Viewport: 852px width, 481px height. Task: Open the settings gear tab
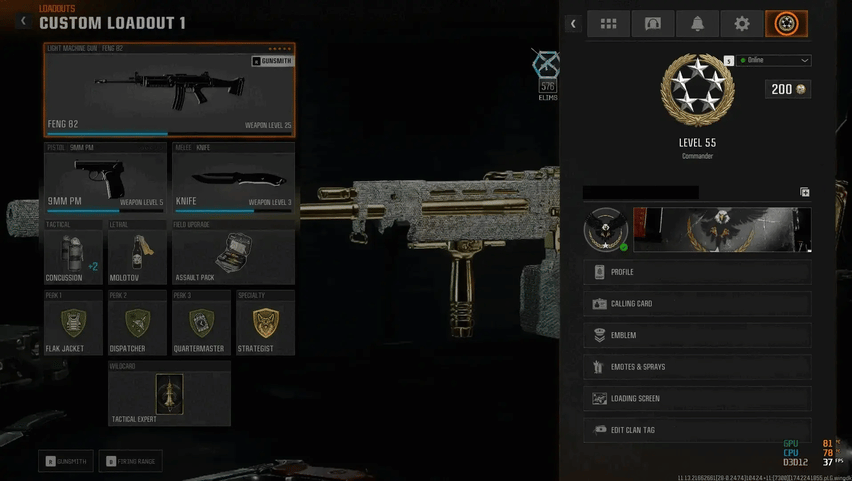pyautogui.click(x=741, y=24)
